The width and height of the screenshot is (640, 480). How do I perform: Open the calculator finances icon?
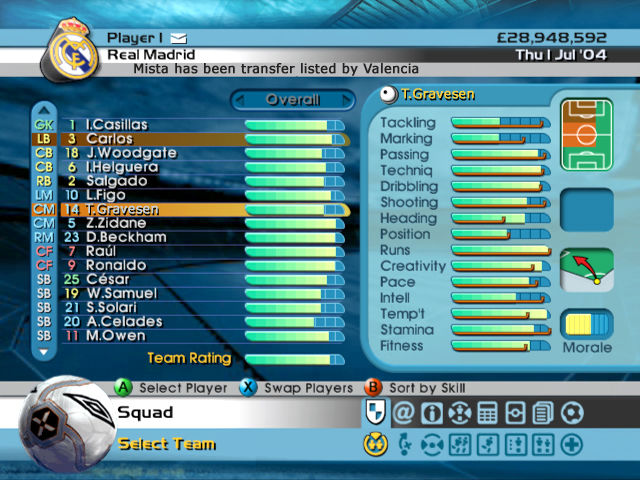point(487,412)
